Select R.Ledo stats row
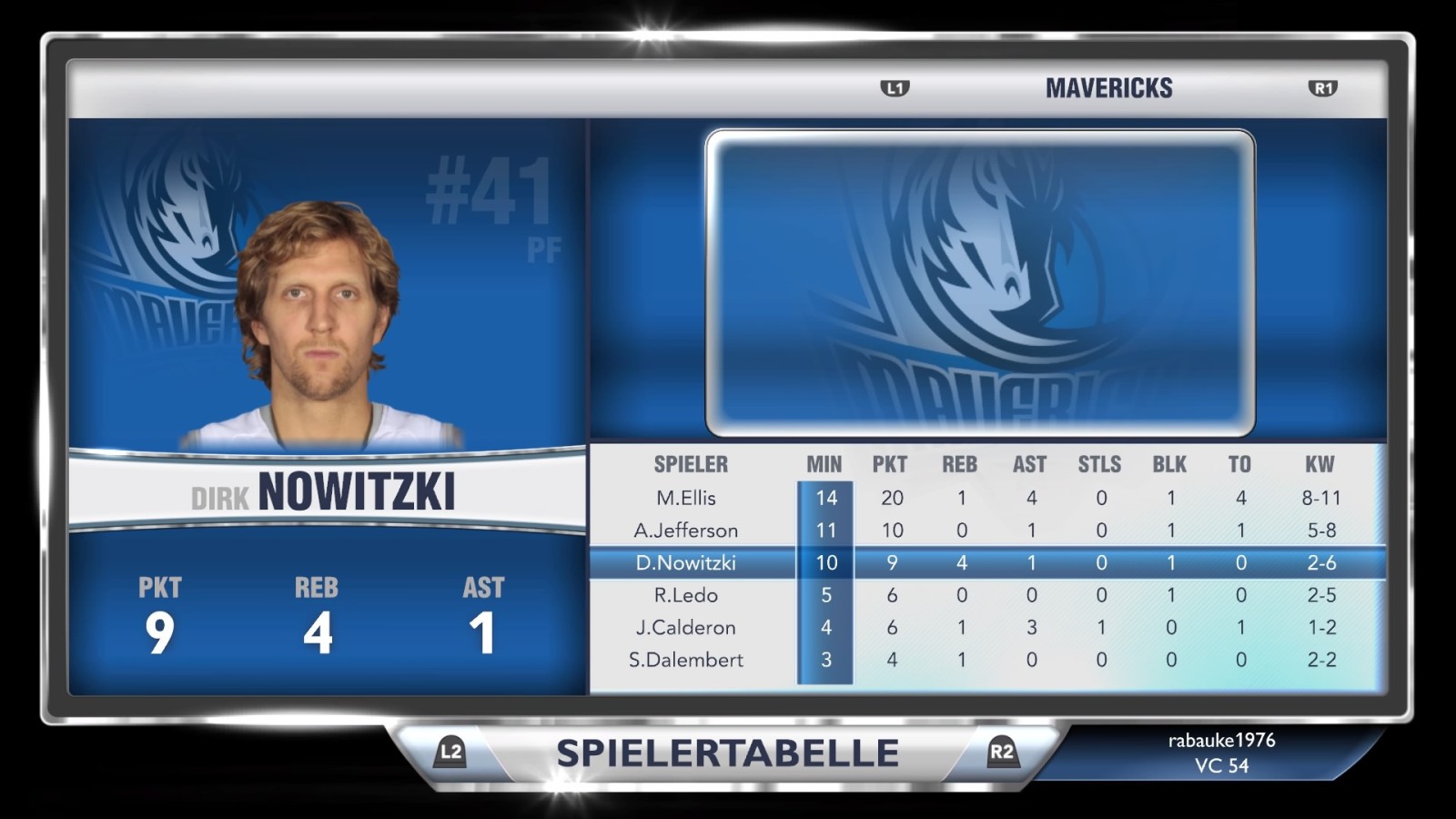The image size is (1456, 819). [686, 595]
